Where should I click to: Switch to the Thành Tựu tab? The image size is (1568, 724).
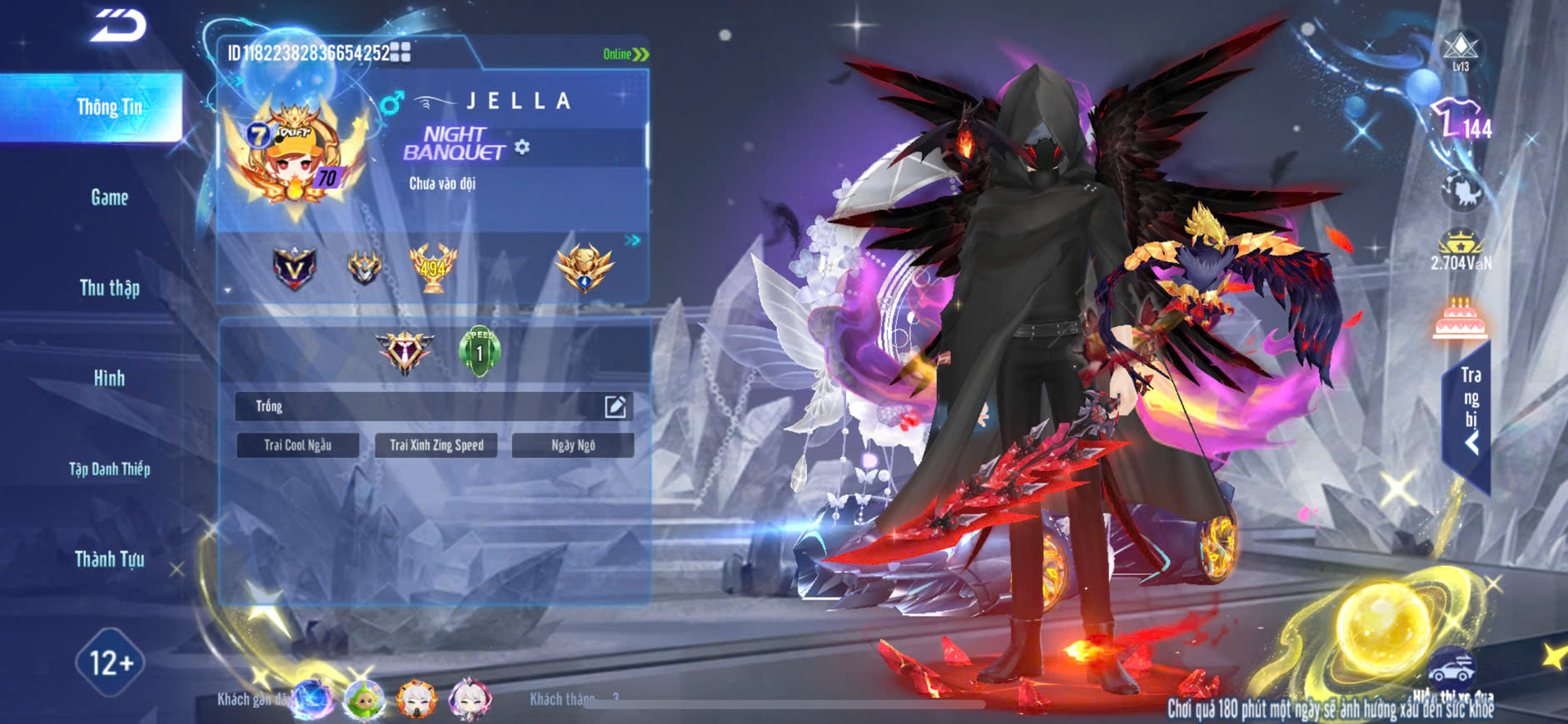point(109,559)
